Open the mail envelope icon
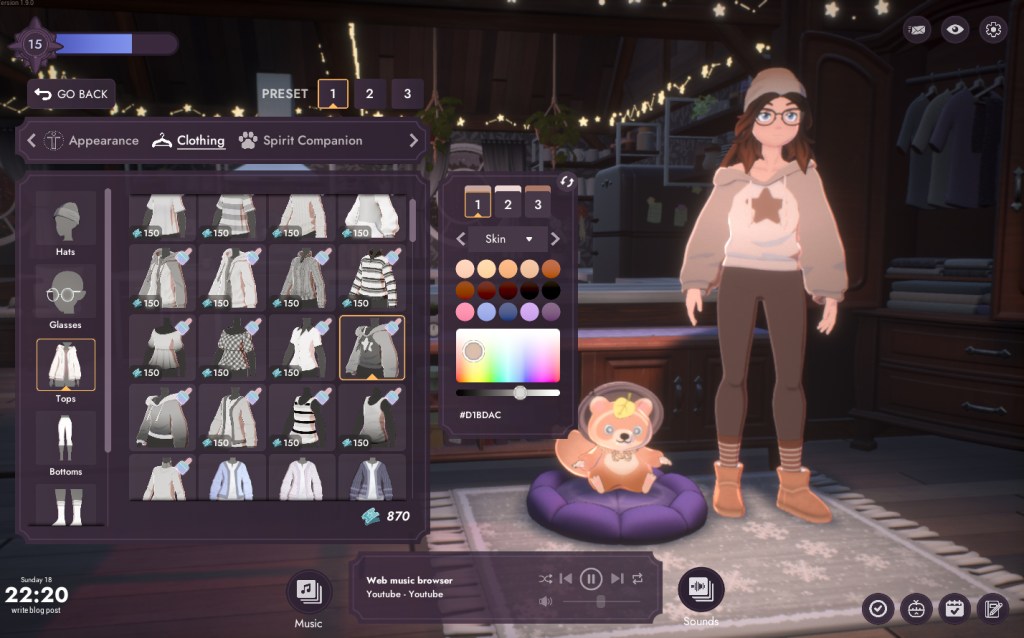The width and height of the screenshot is (1024, 638). tap(917, 30)
